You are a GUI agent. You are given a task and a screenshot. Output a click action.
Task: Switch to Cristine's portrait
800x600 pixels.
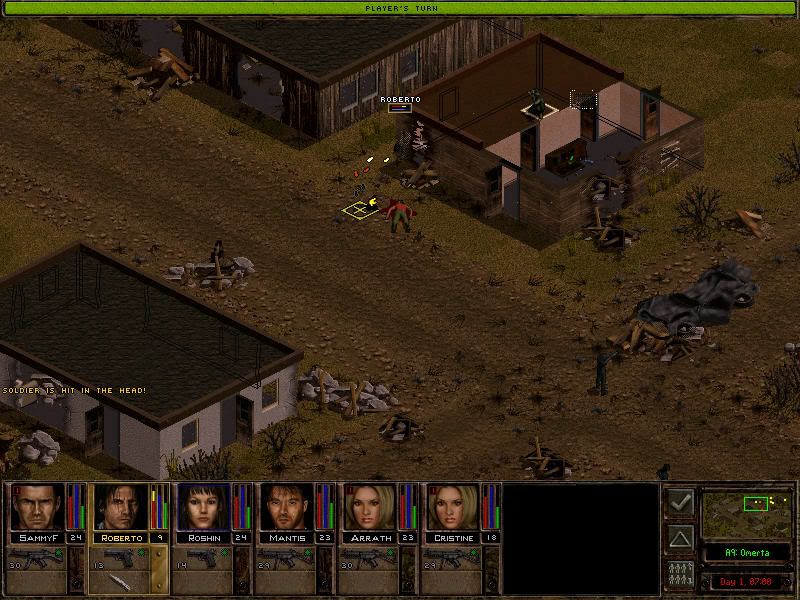tap(453, 508)
